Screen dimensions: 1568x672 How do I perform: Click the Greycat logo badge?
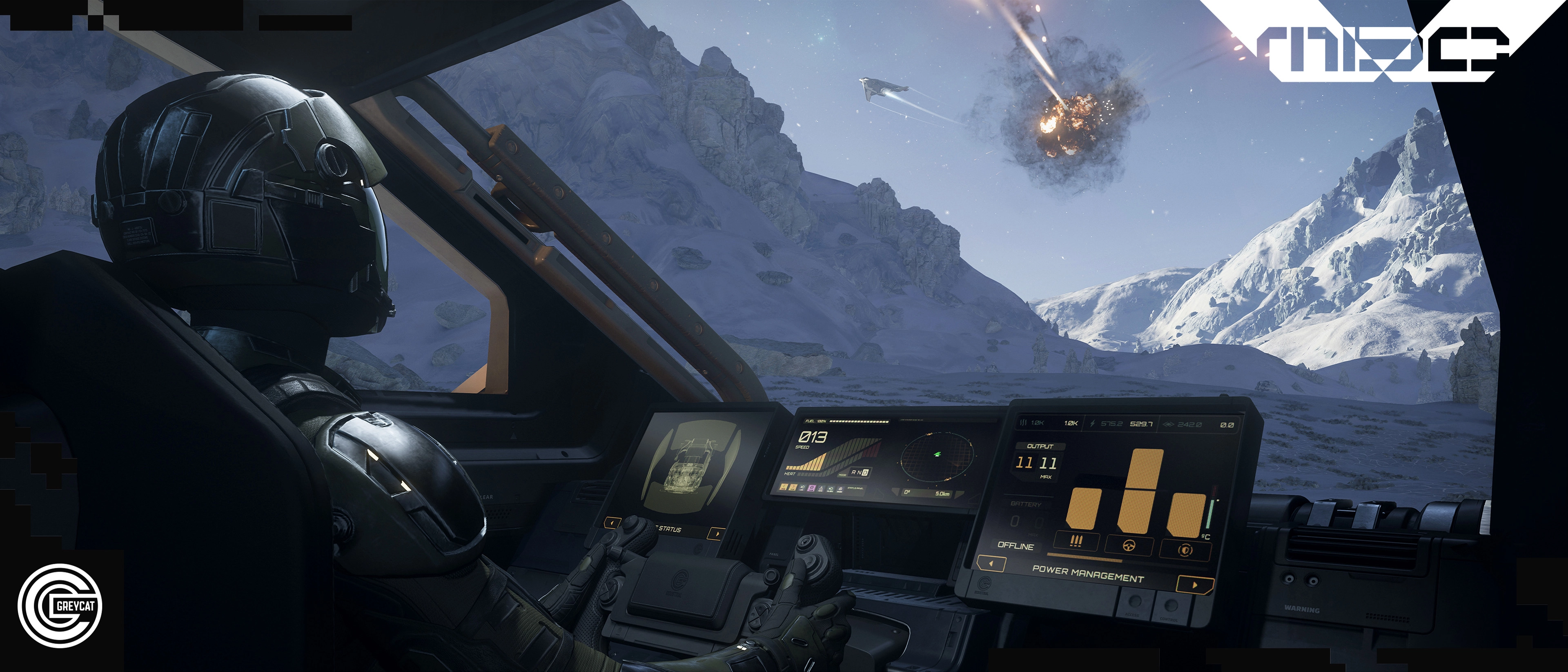(60, 605)
